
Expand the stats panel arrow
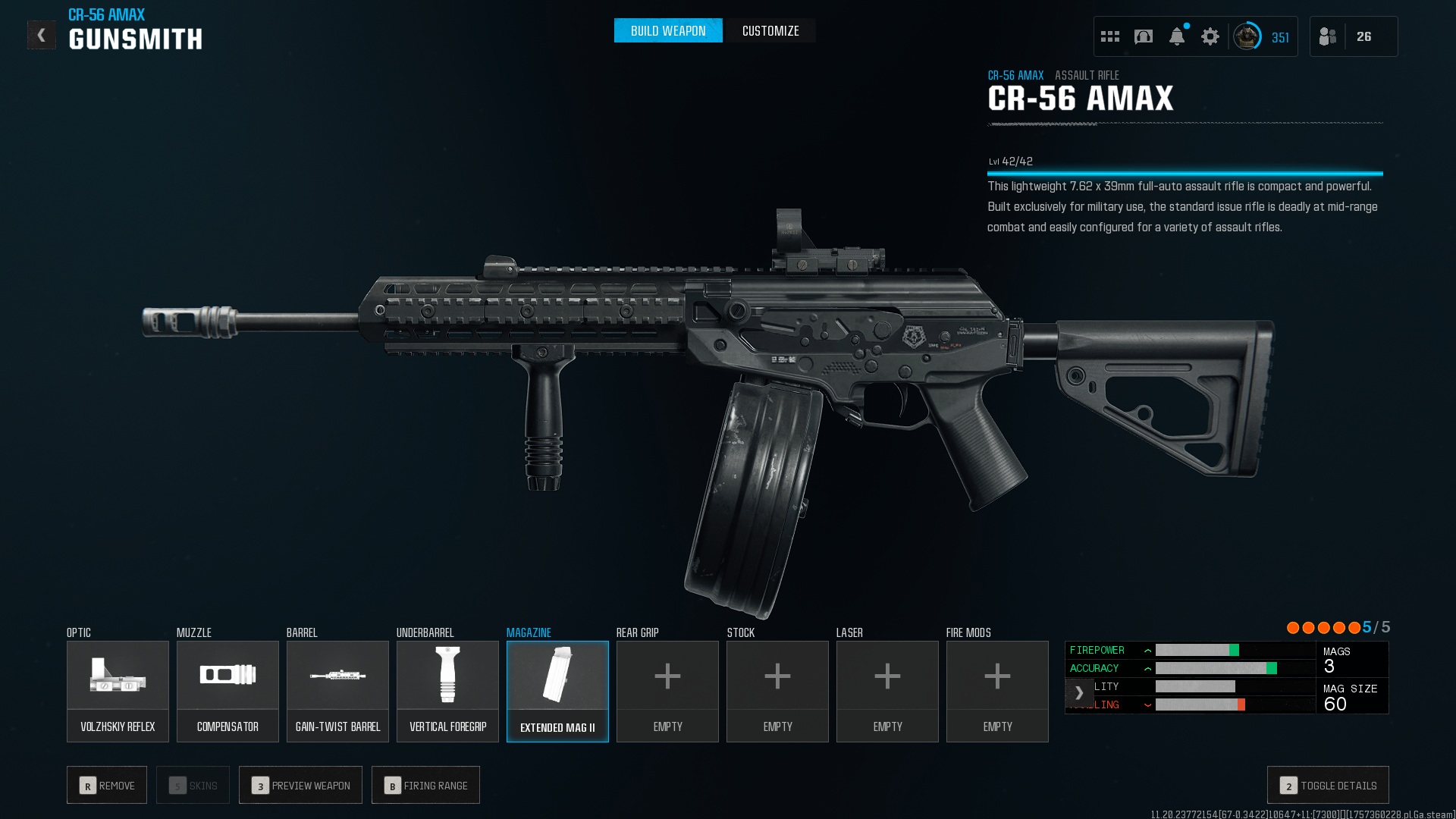[1079, 693]
